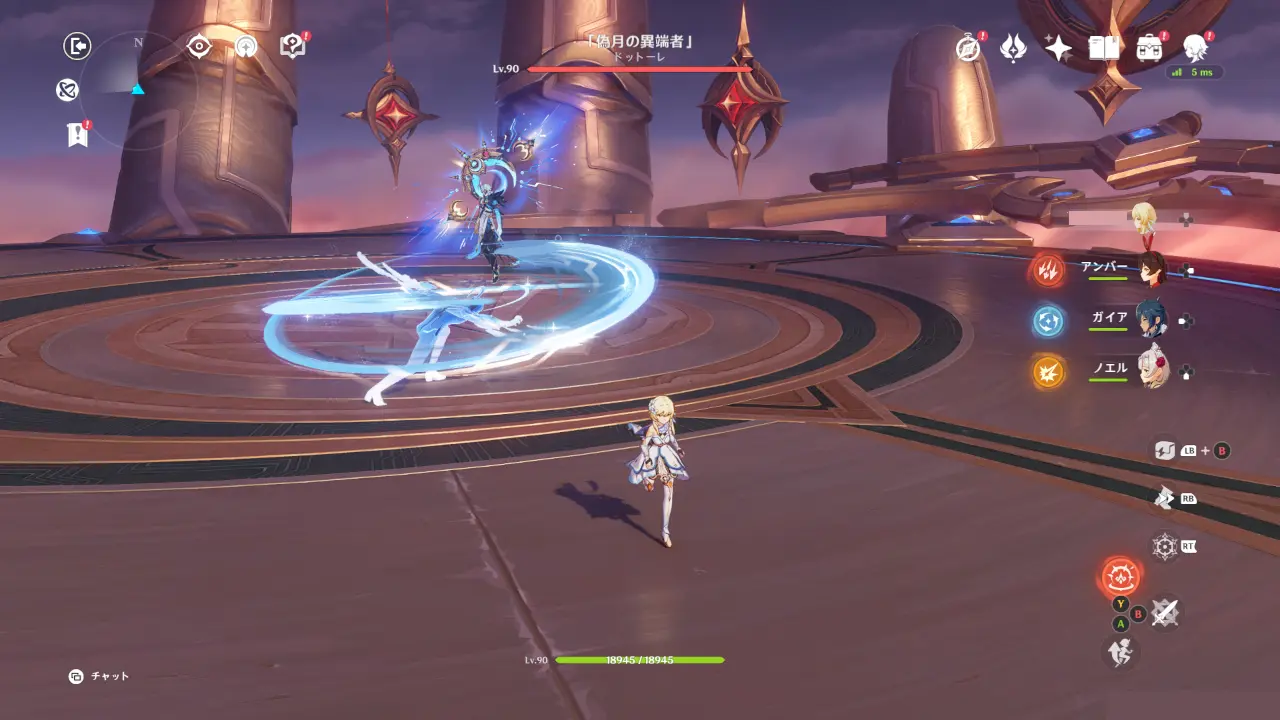
Task: Activate the red elemental burst skill icon
Action: point(1120,577)
